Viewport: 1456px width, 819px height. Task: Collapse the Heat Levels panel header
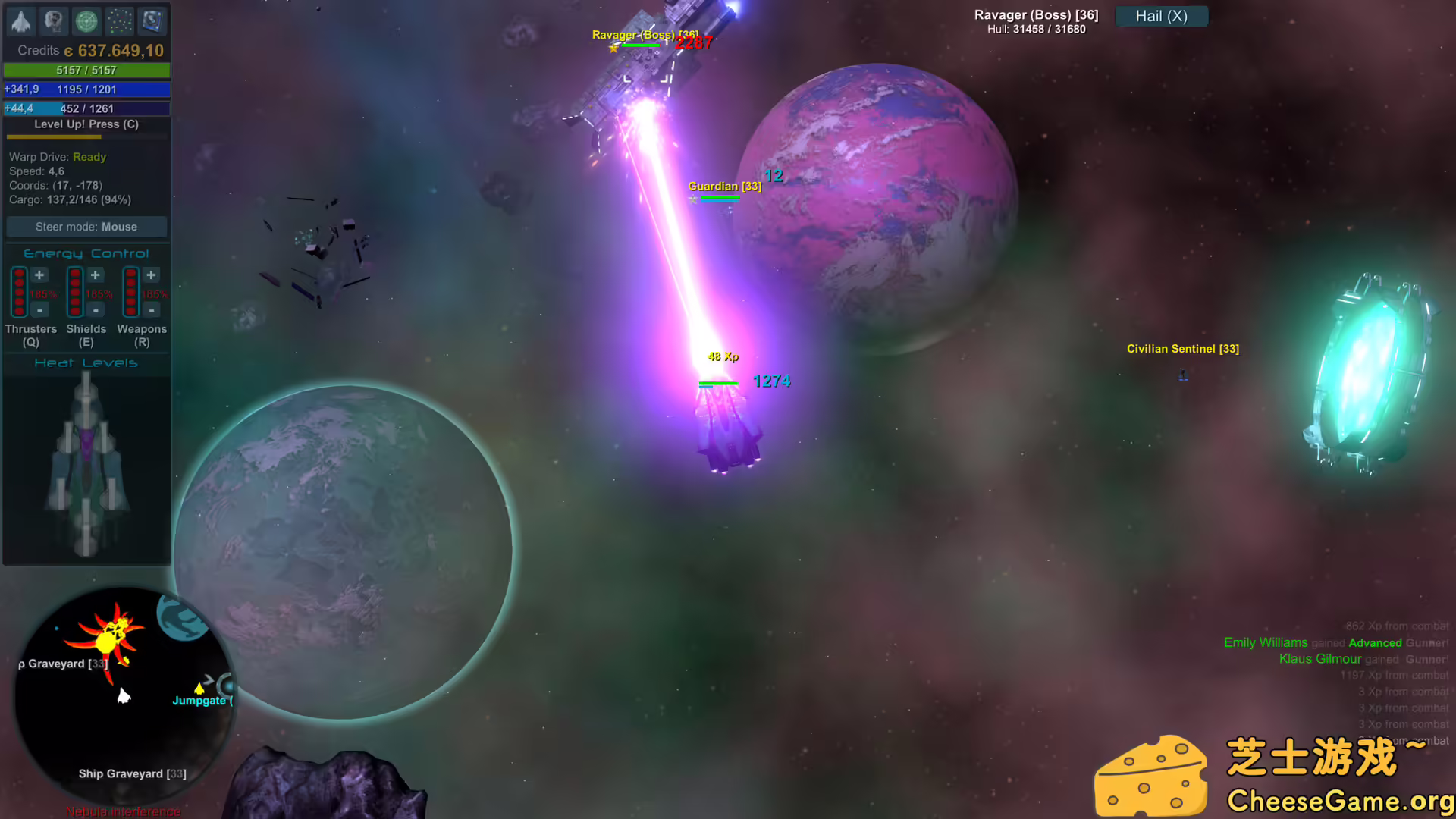(x=86, y=362)
